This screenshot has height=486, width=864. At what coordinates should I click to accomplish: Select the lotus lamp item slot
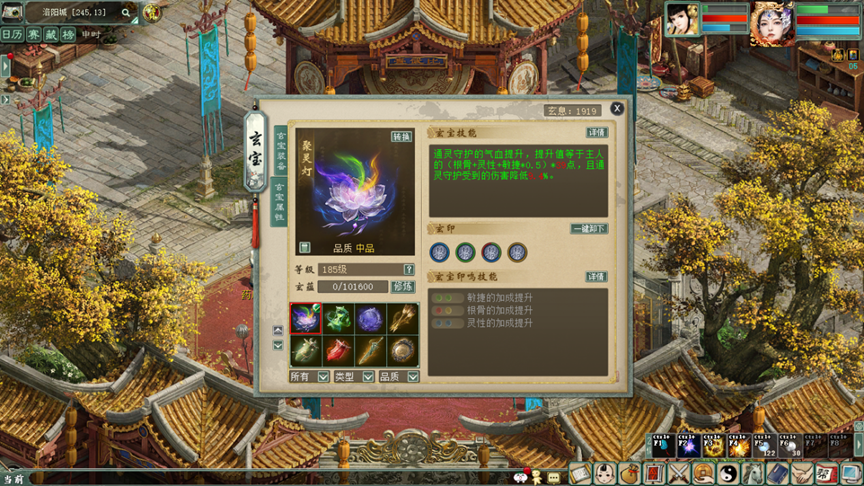coord(306,318)
